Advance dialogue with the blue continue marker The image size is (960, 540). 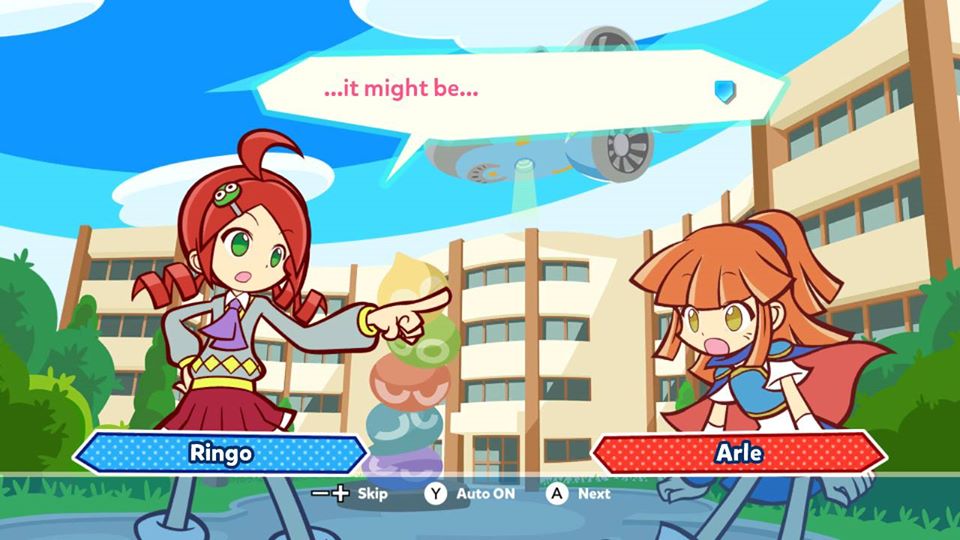click(x=725, y=91)
